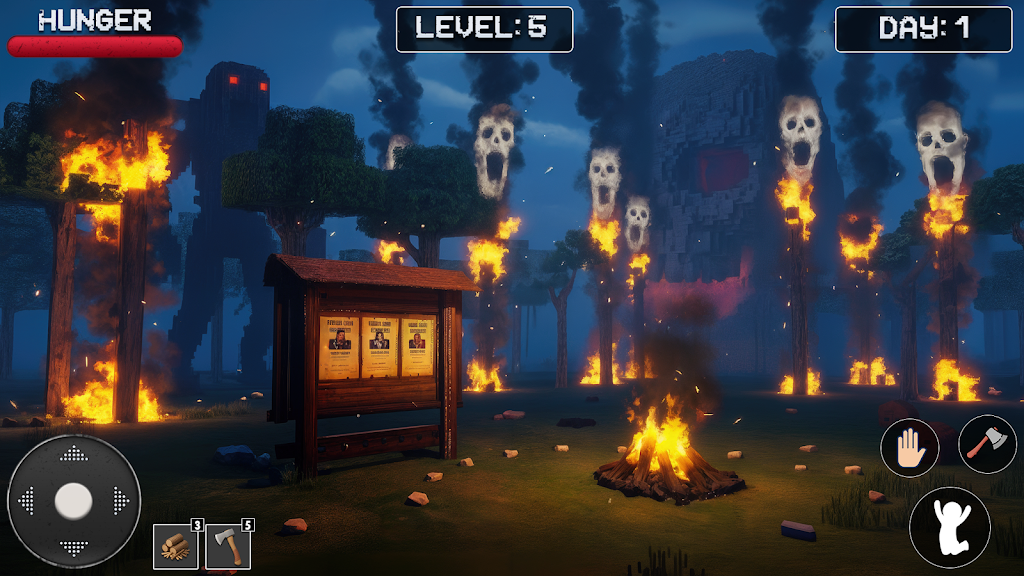The height and width of the screenshot is (576, 1024).
Task: Select the wood logs inventory slot
Action: pos(175,547)
